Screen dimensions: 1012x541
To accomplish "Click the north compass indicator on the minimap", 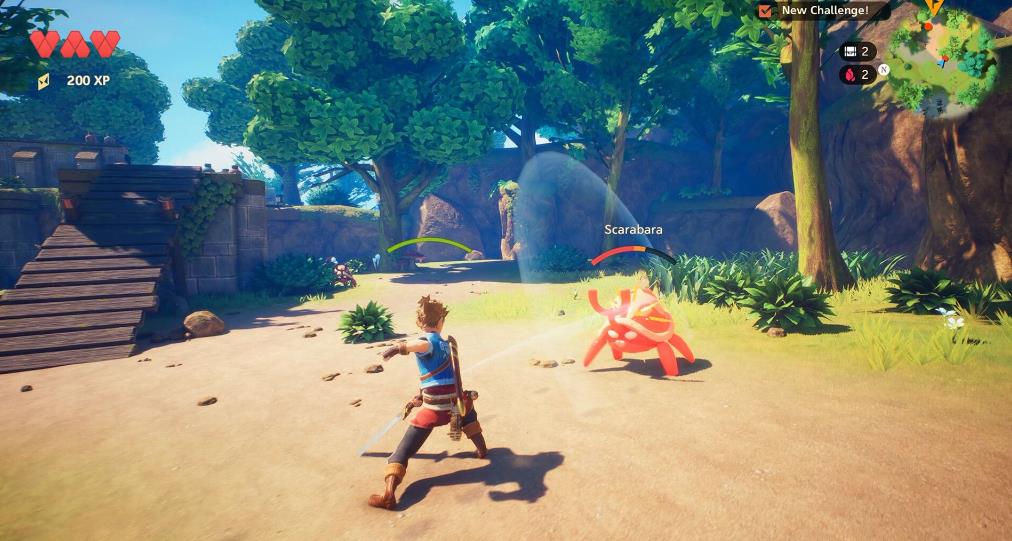I will [x=884, y=69].
